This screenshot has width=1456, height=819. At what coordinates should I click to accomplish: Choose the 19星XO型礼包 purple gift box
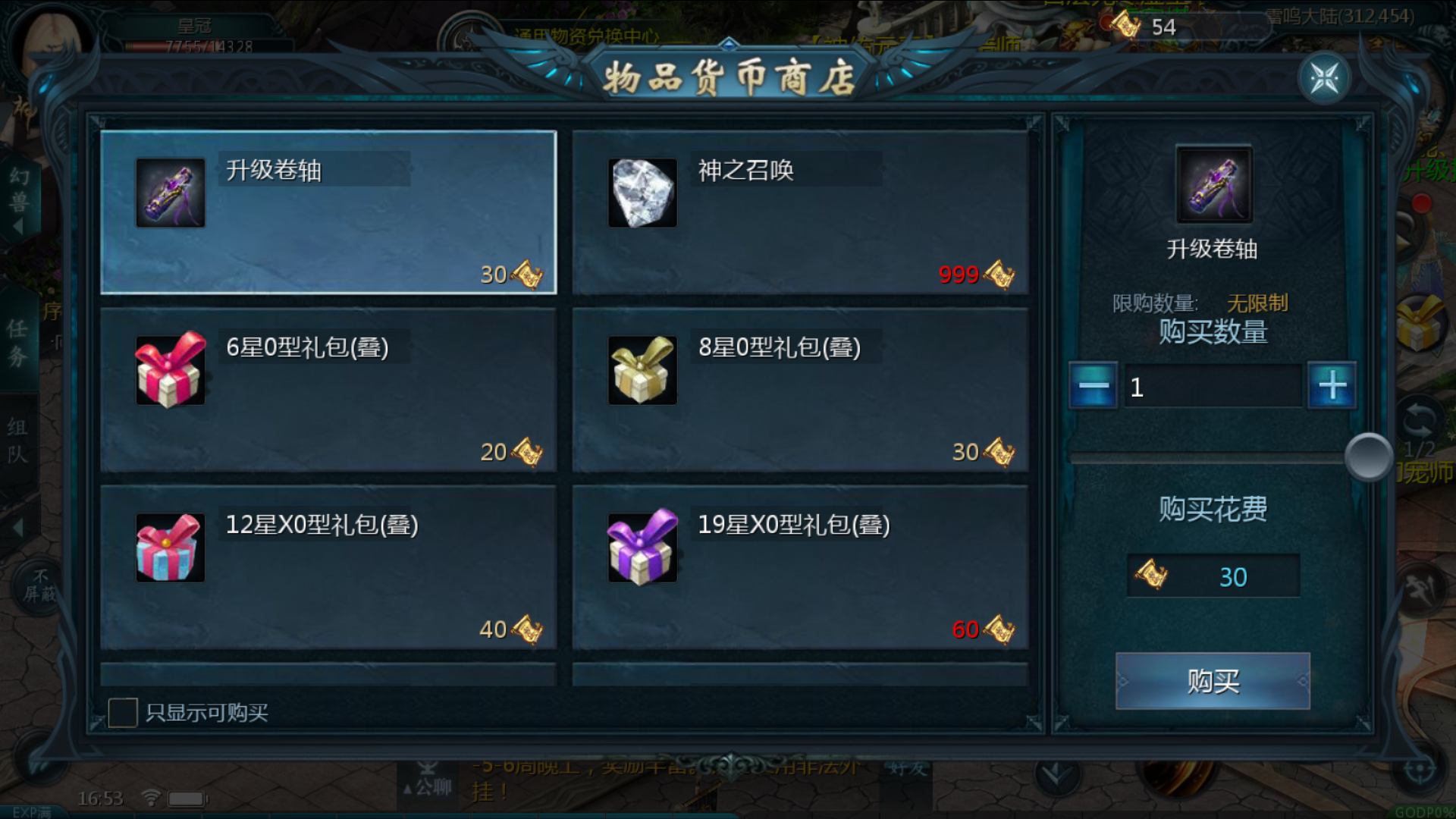point(800,567)
